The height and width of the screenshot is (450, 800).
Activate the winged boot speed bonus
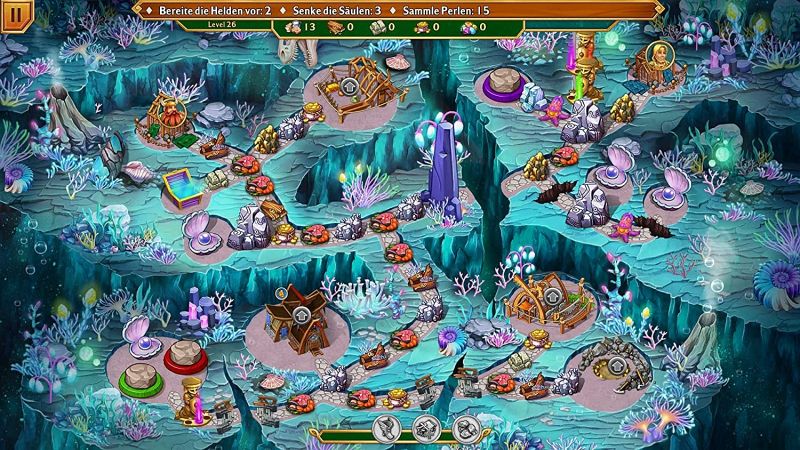click(387, 429)
